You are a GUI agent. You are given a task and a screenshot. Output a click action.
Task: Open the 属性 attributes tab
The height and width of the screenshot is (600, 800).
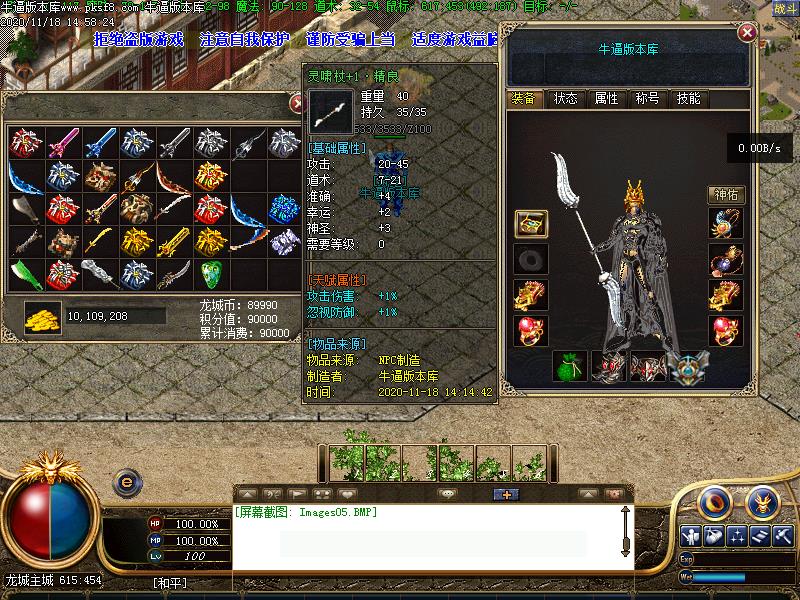tap(606, 98)
